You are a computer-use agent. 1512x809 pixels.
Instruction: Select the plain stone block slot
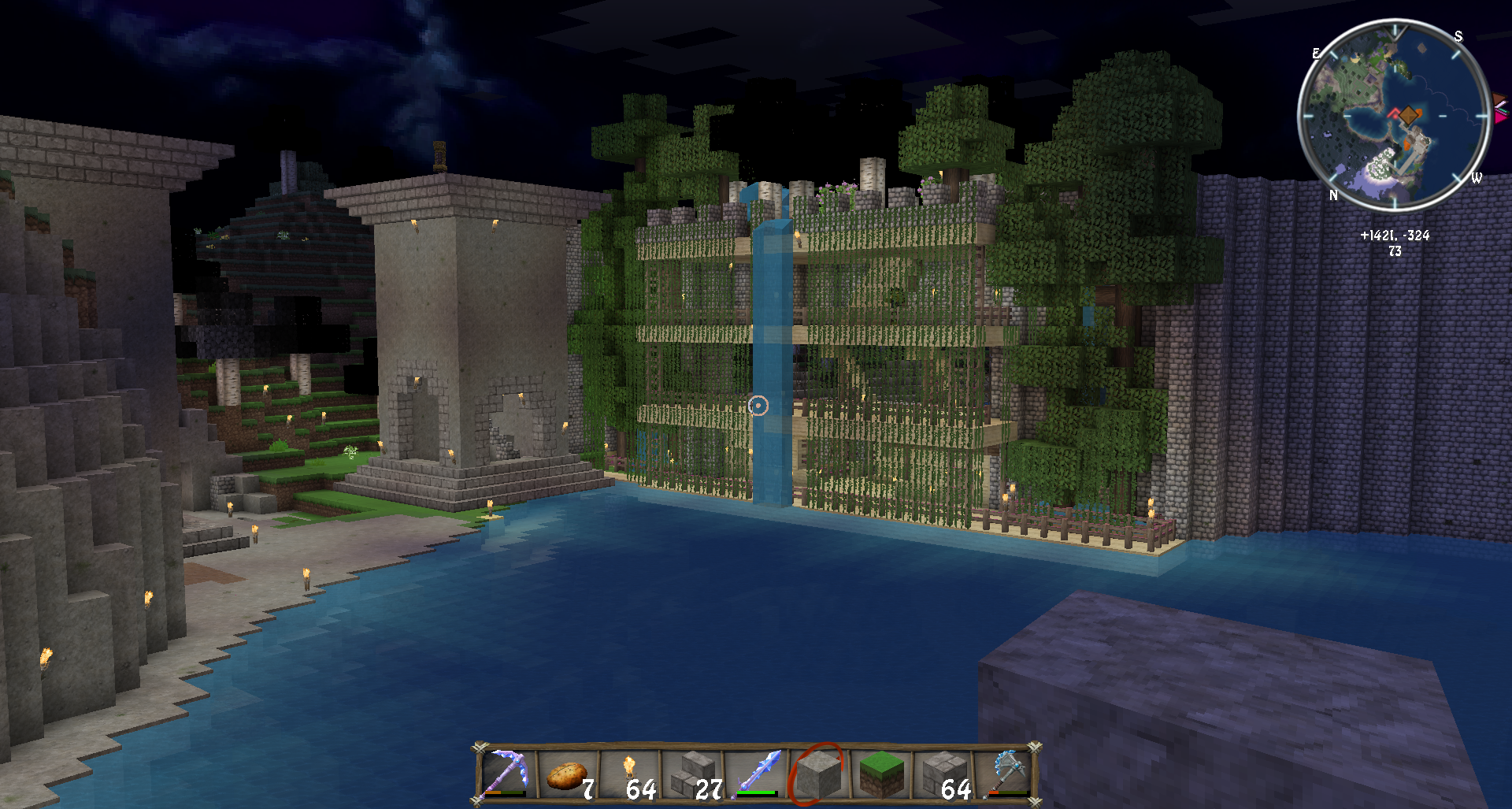pos(818,774)
